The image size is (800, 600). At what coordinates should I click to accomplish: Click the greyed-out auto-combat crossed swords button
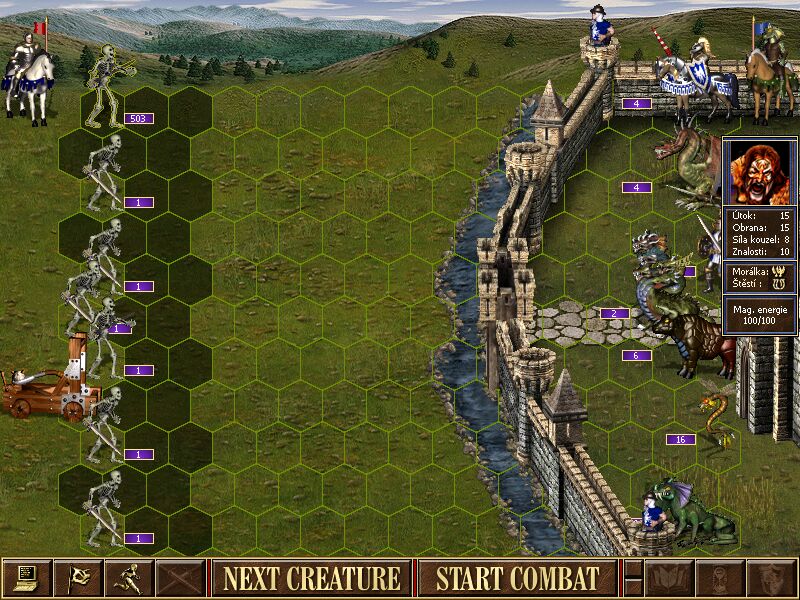[x=179, y=577]
